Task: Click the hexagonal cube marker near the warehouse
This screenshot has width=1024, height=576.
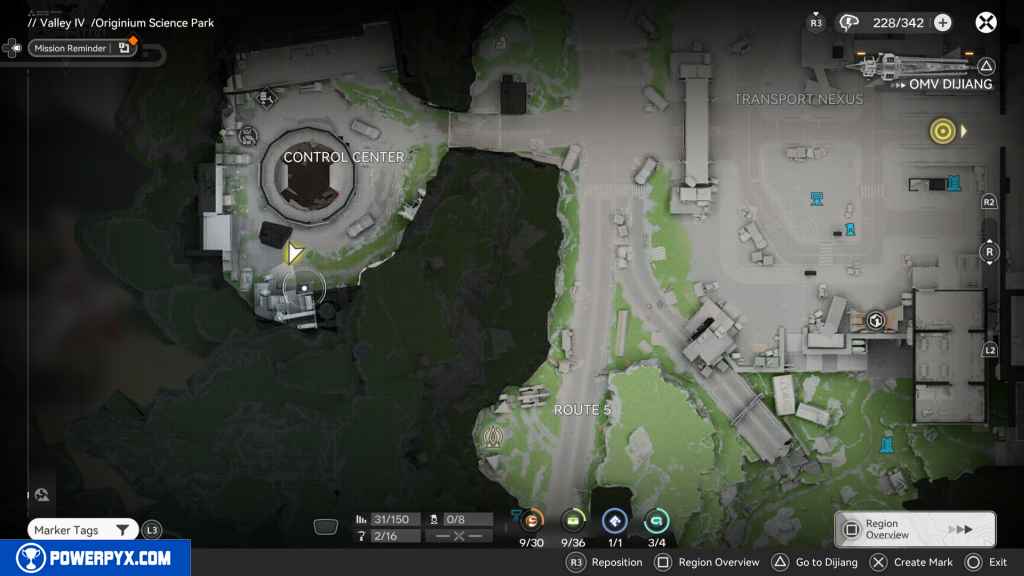Action: point(876,320)
